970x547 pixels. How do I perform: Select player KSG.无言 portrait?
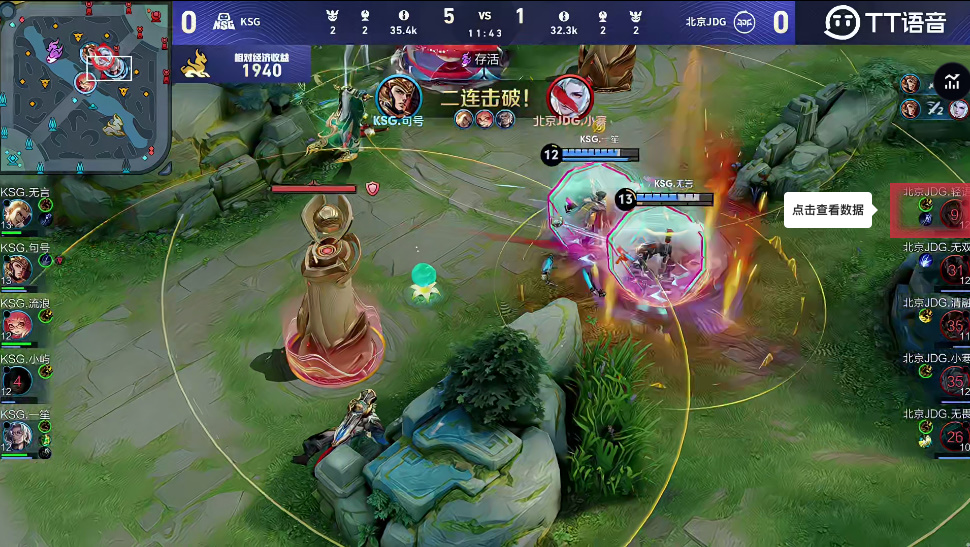pyautogui.click(x=17, y=214)
